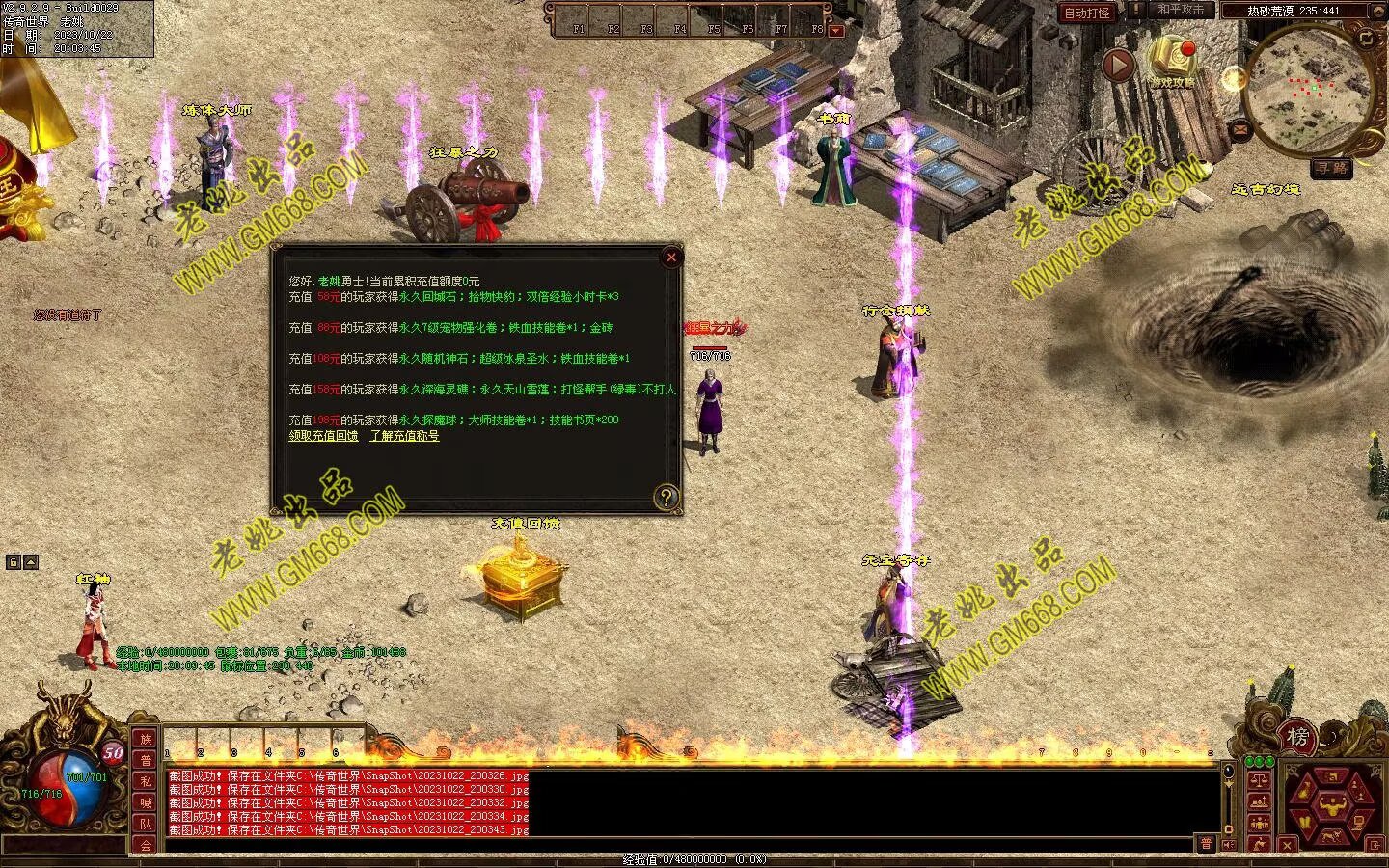Switch the 和平攻击 attack mode
Image resolution: width=1389 pixels, height=868 pixels.
pos(1180,11)
